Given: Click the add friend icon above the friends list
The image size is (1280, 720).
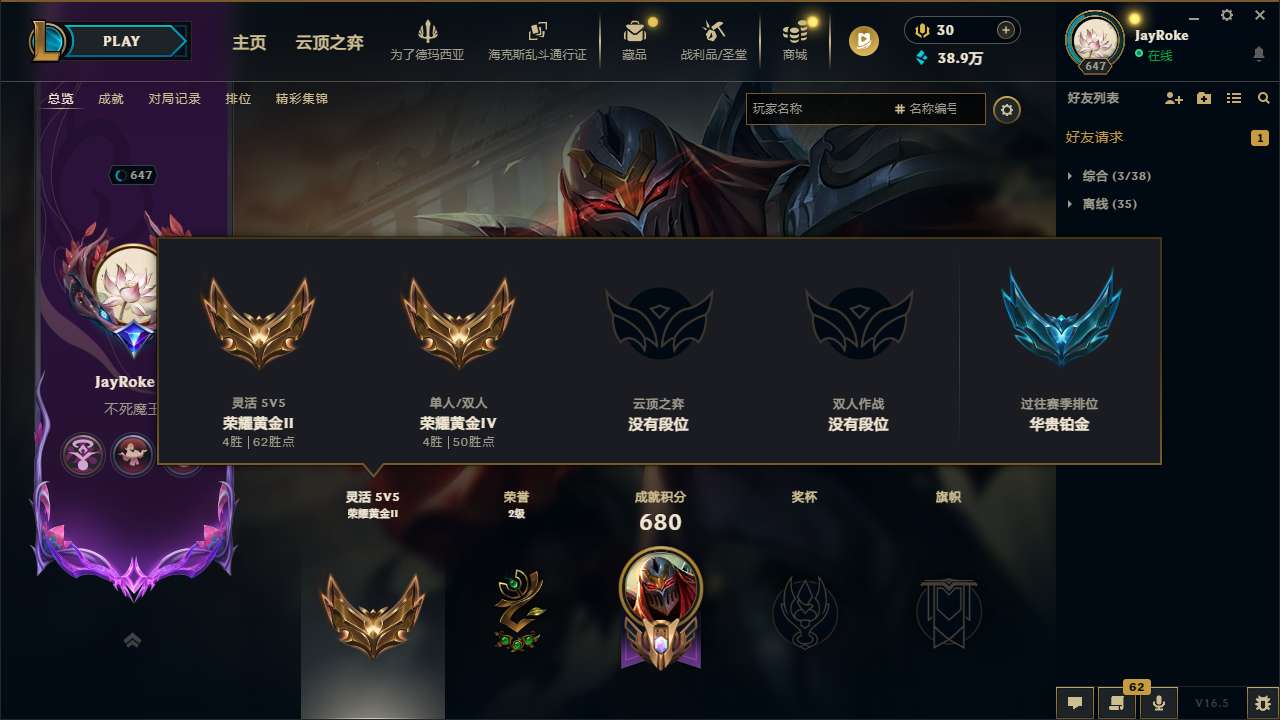Looking at the screenshot, I should pos(1172,98).
